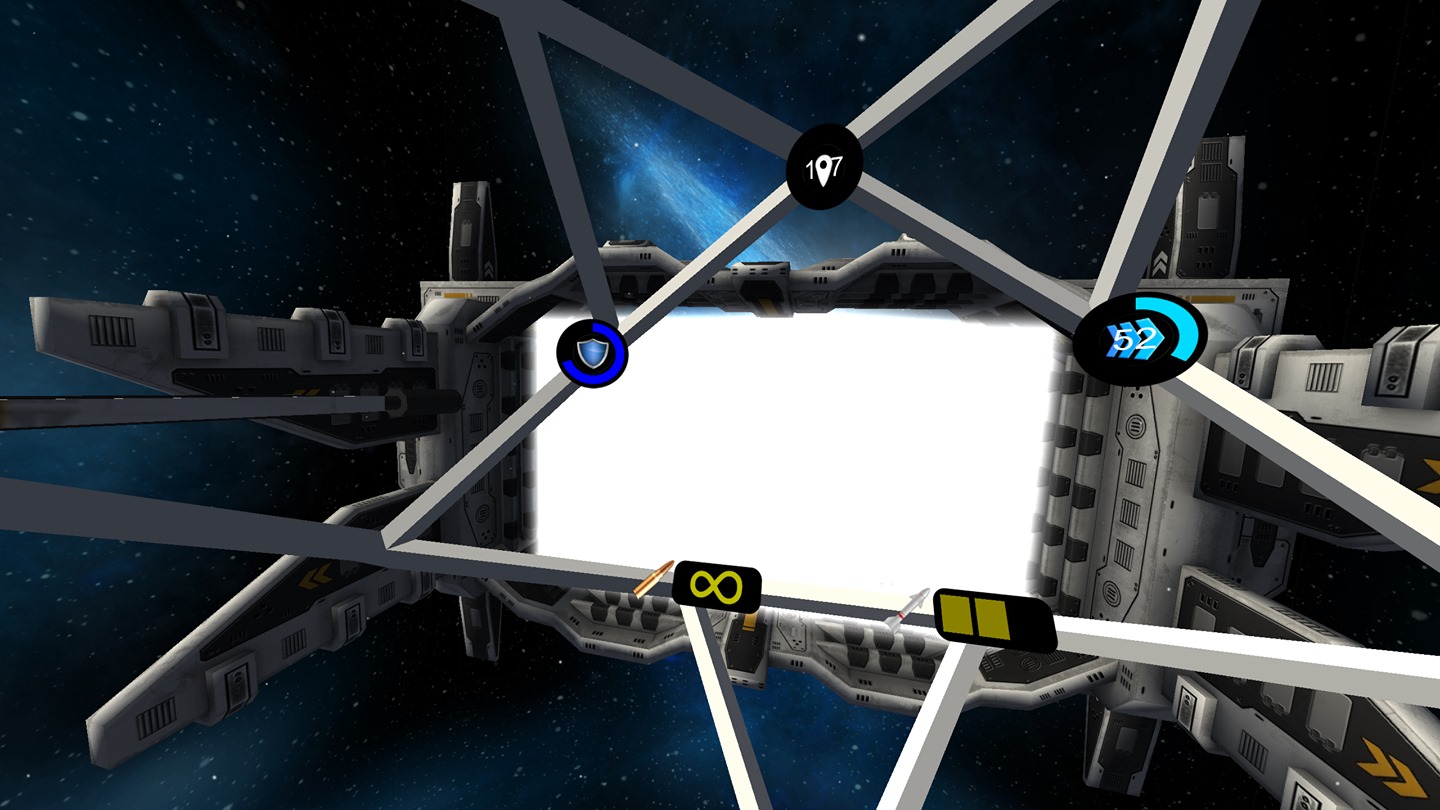The height and width of the screenshot is (810, 1440).
Task: Click the blue shield status icon
Action: [x=592, y=353]
